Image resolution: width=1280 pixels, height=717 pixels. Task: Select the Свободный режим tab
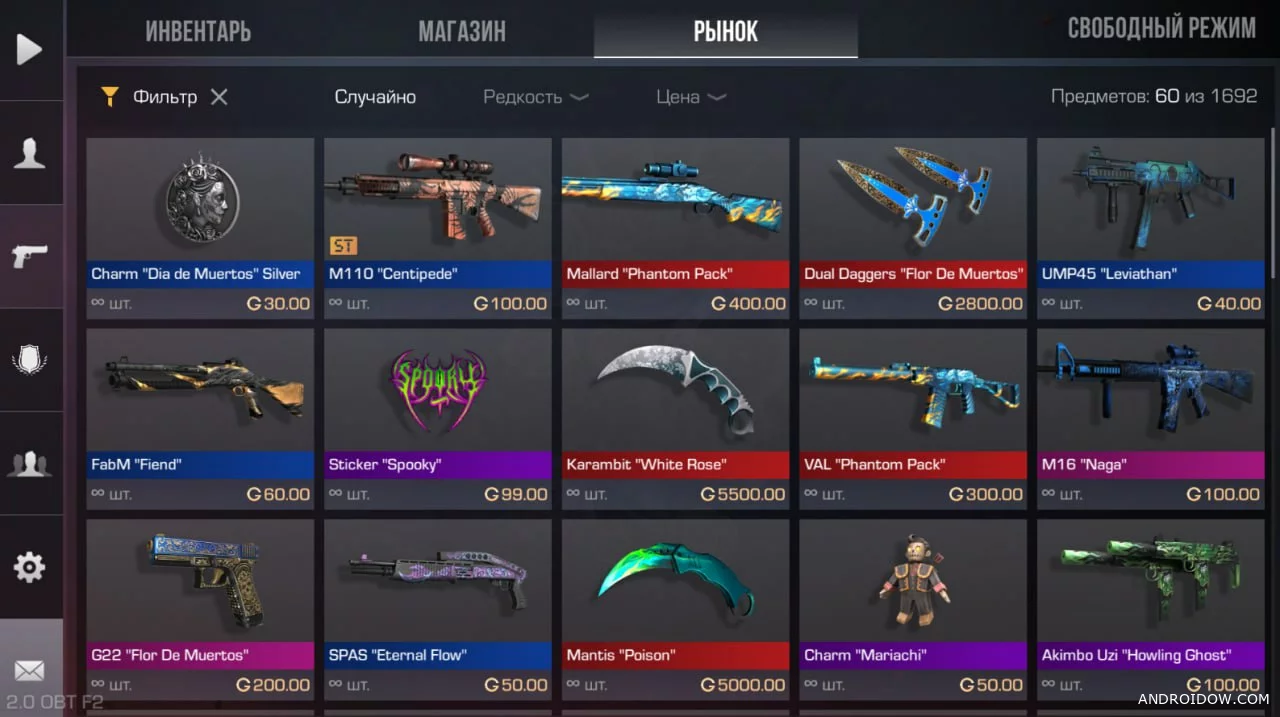(x=1161, y=28)
